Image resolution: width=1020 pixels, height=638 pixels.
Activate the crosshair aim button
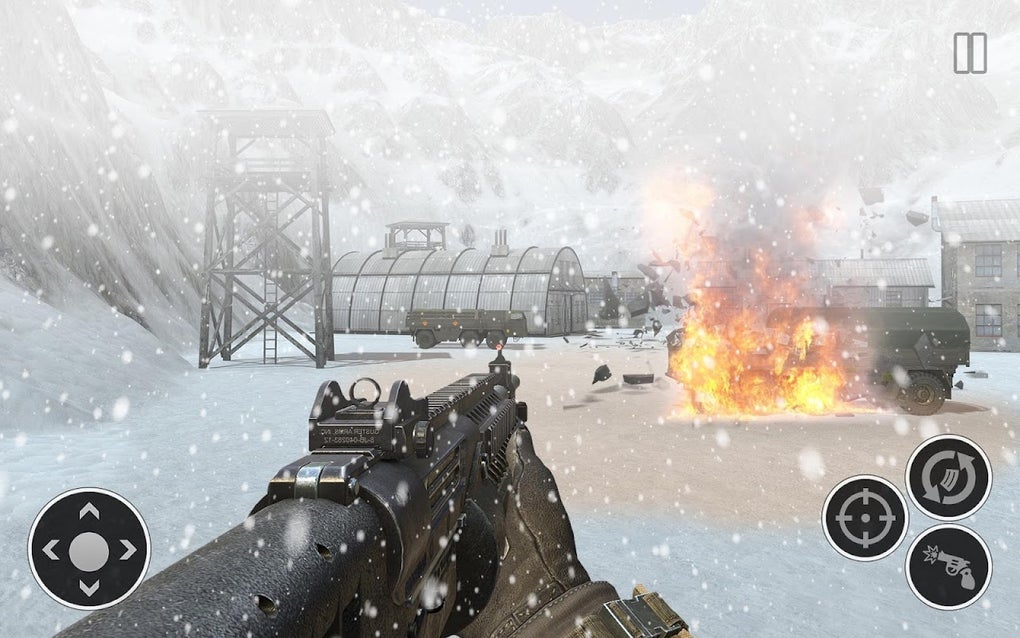click(864, 517)
